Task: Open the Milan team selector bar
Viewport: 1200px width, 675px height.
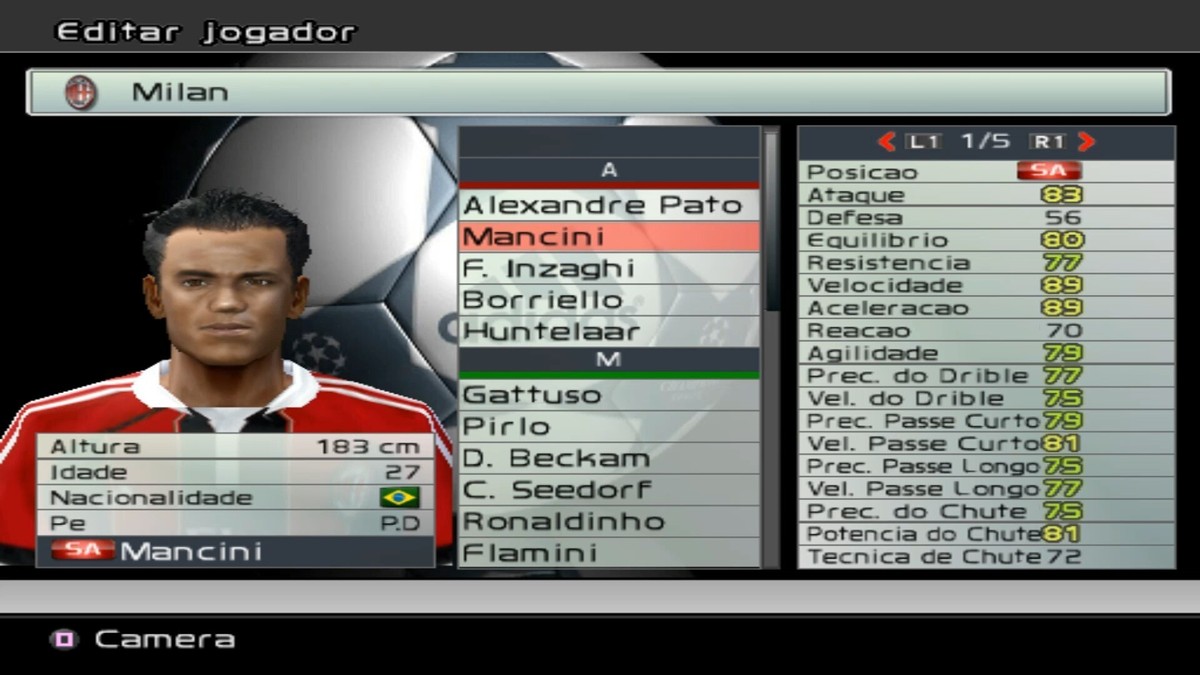Action: click(x=598, y=92)
